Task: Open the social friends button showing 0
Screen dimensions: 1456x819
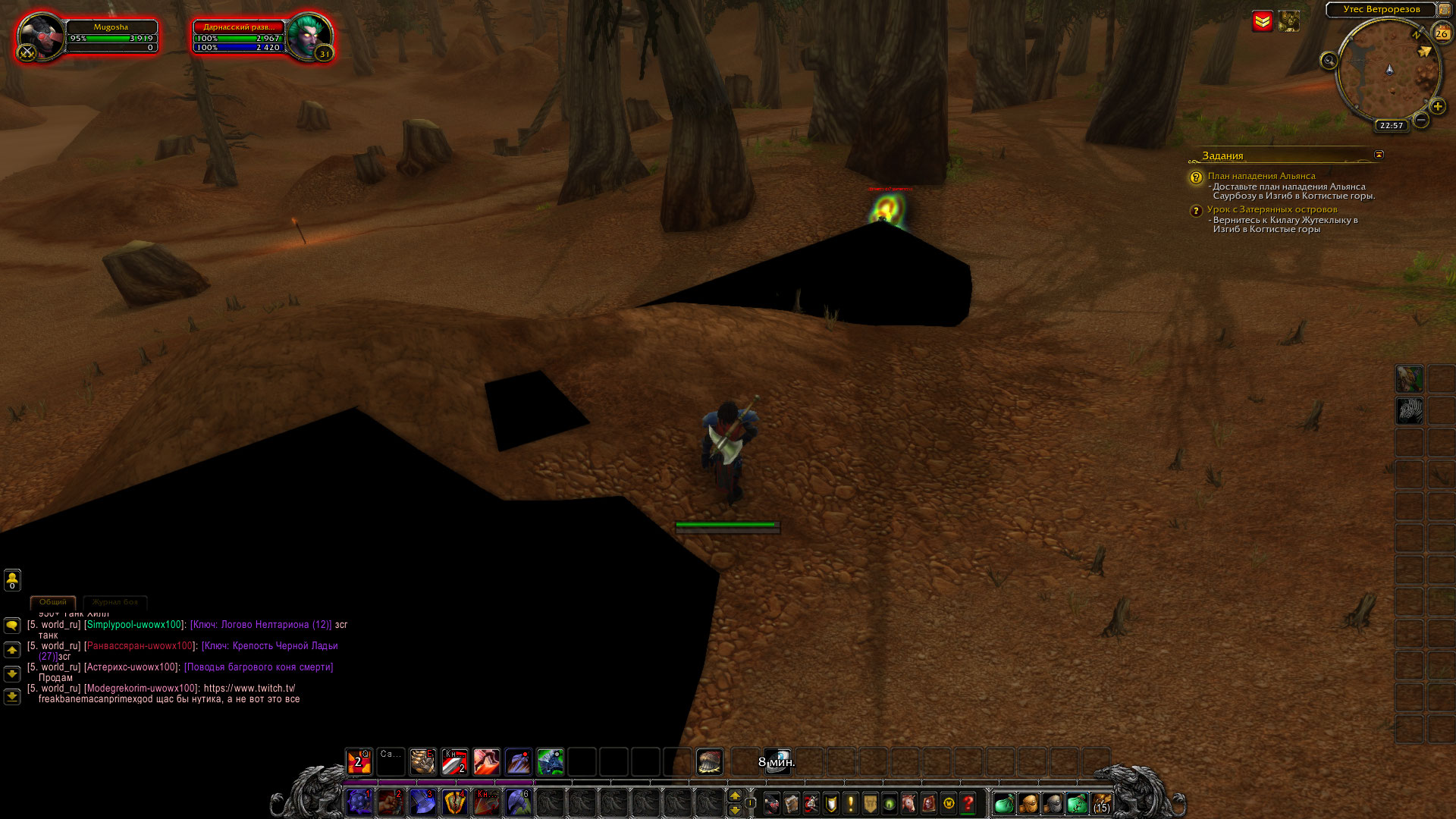Action: point(12,580)
